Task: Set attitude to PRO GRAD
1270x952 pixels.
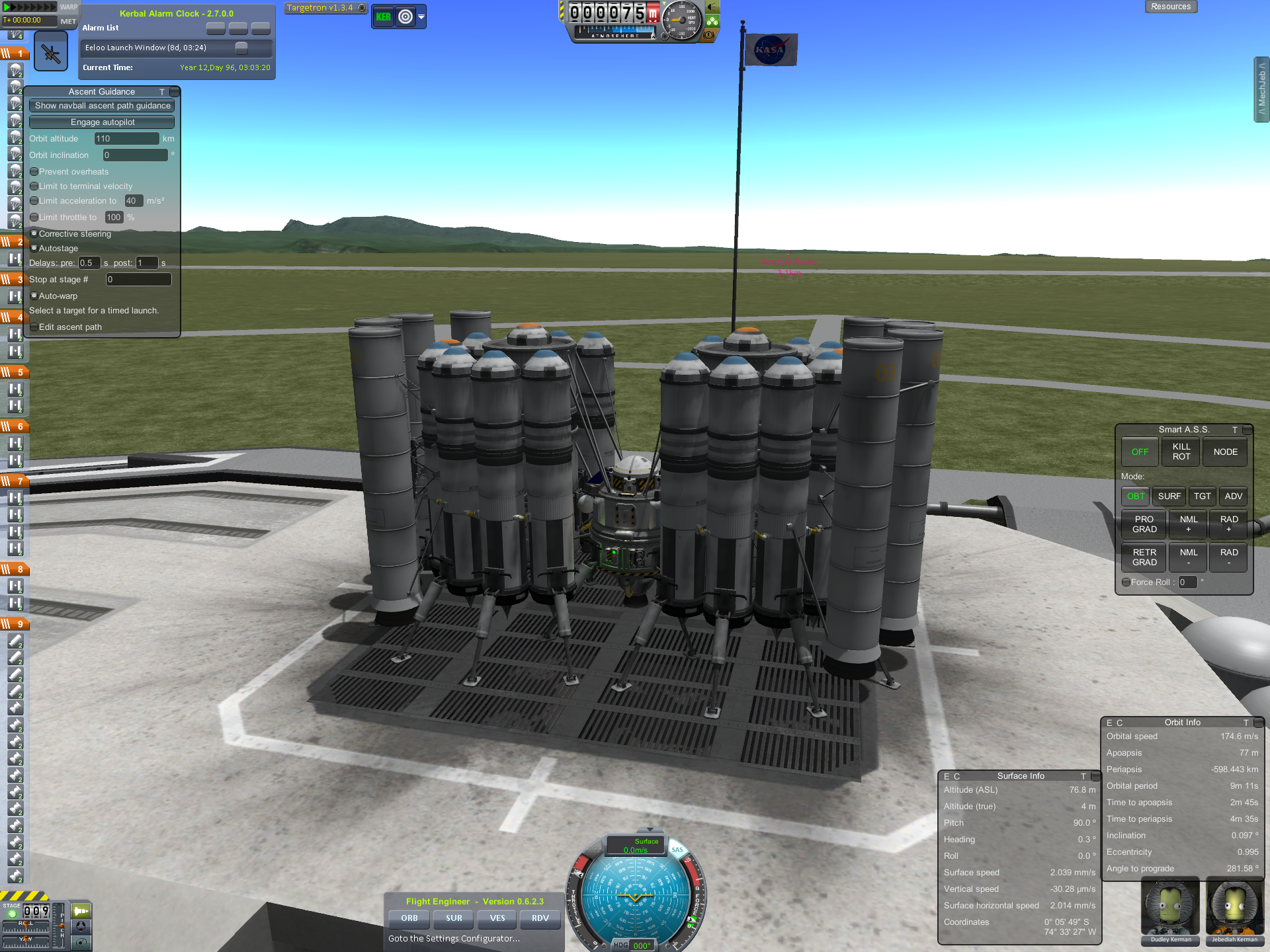Action: coord(1144,524)
